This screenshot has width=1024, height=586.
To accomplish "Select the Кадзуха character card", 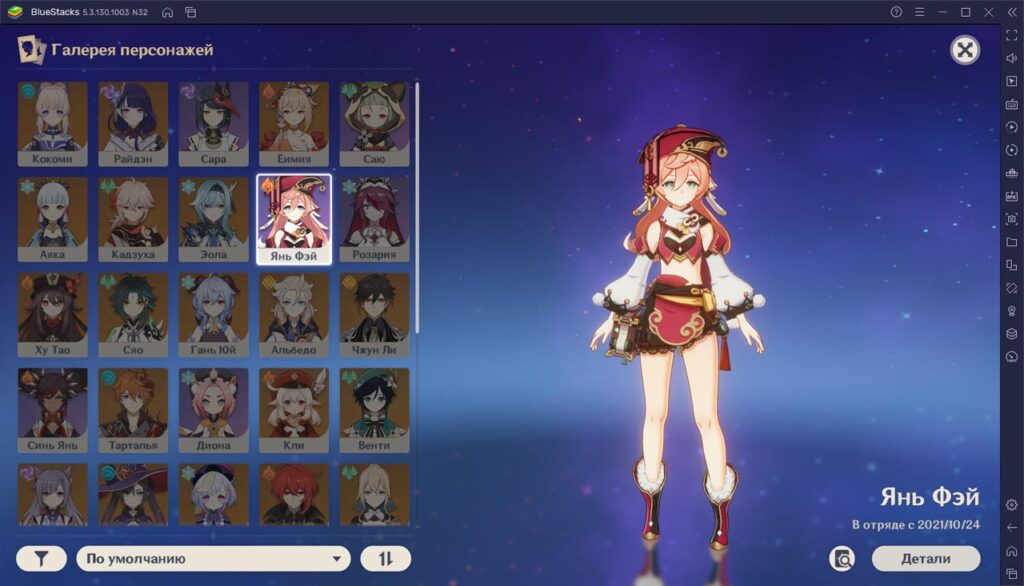I will tap(133, 219).
